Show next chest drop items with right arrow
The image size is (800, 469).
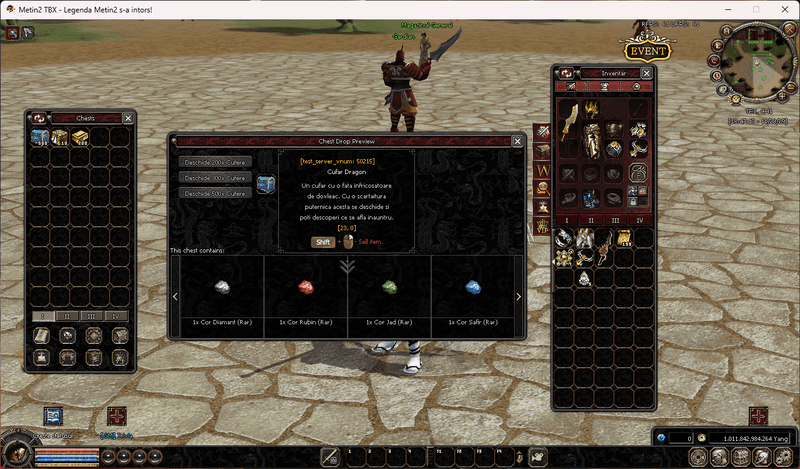tap(518, 297)
